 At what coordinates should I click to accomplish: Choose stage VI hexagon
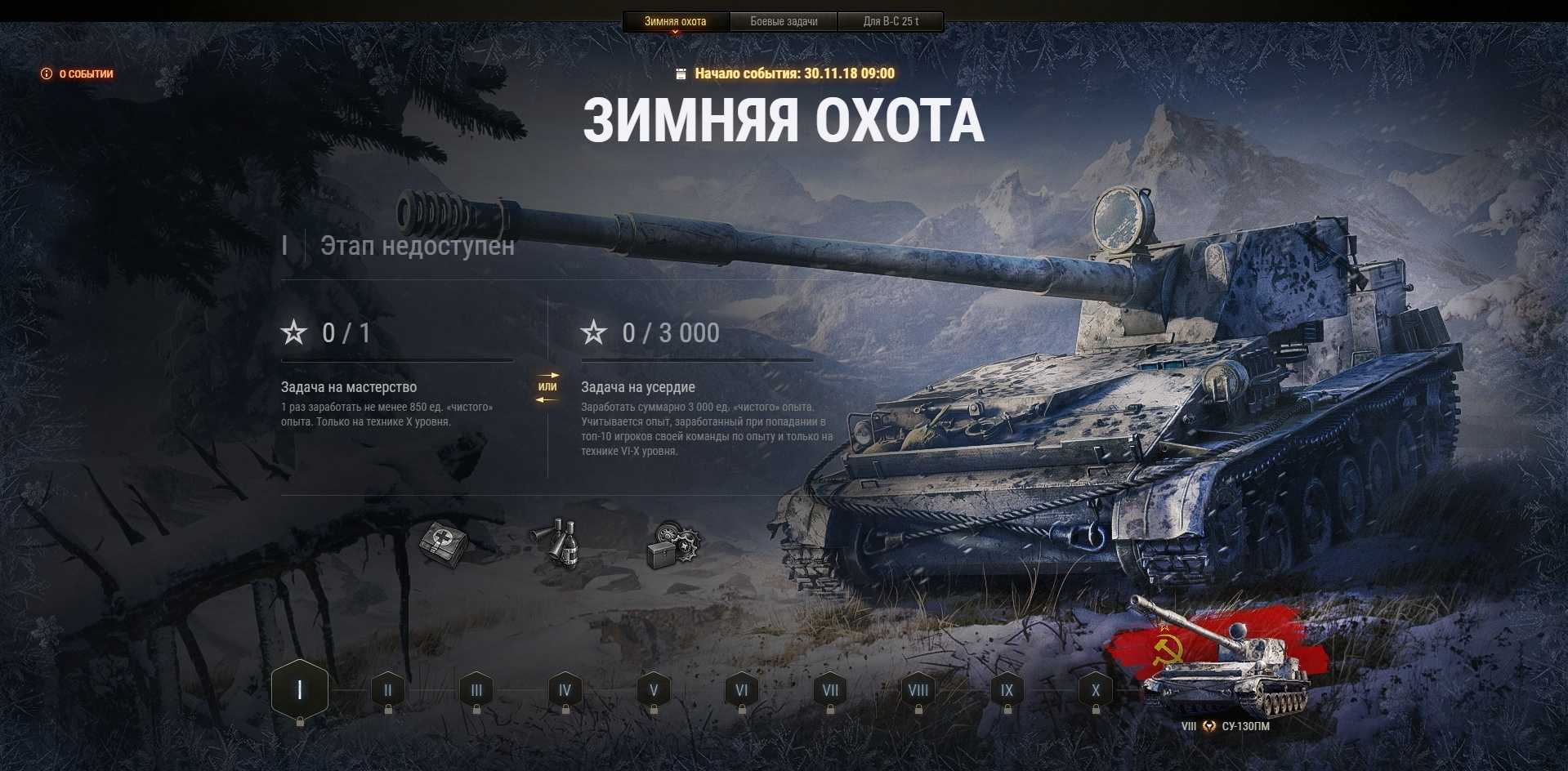coord(742,690)
